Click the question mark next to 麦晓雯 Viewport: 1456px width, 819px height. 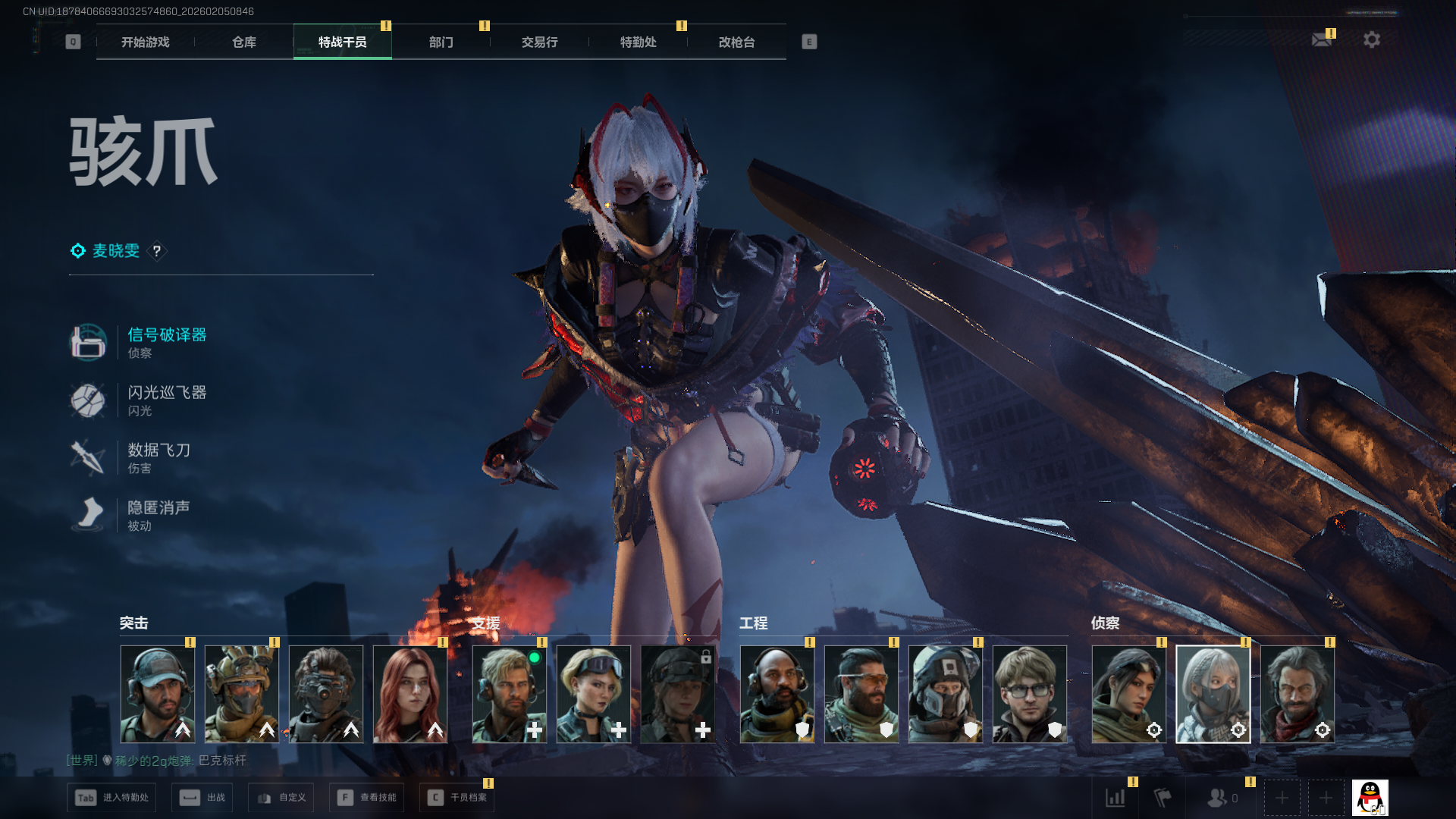pyautogui.click(x=157, y=251)
